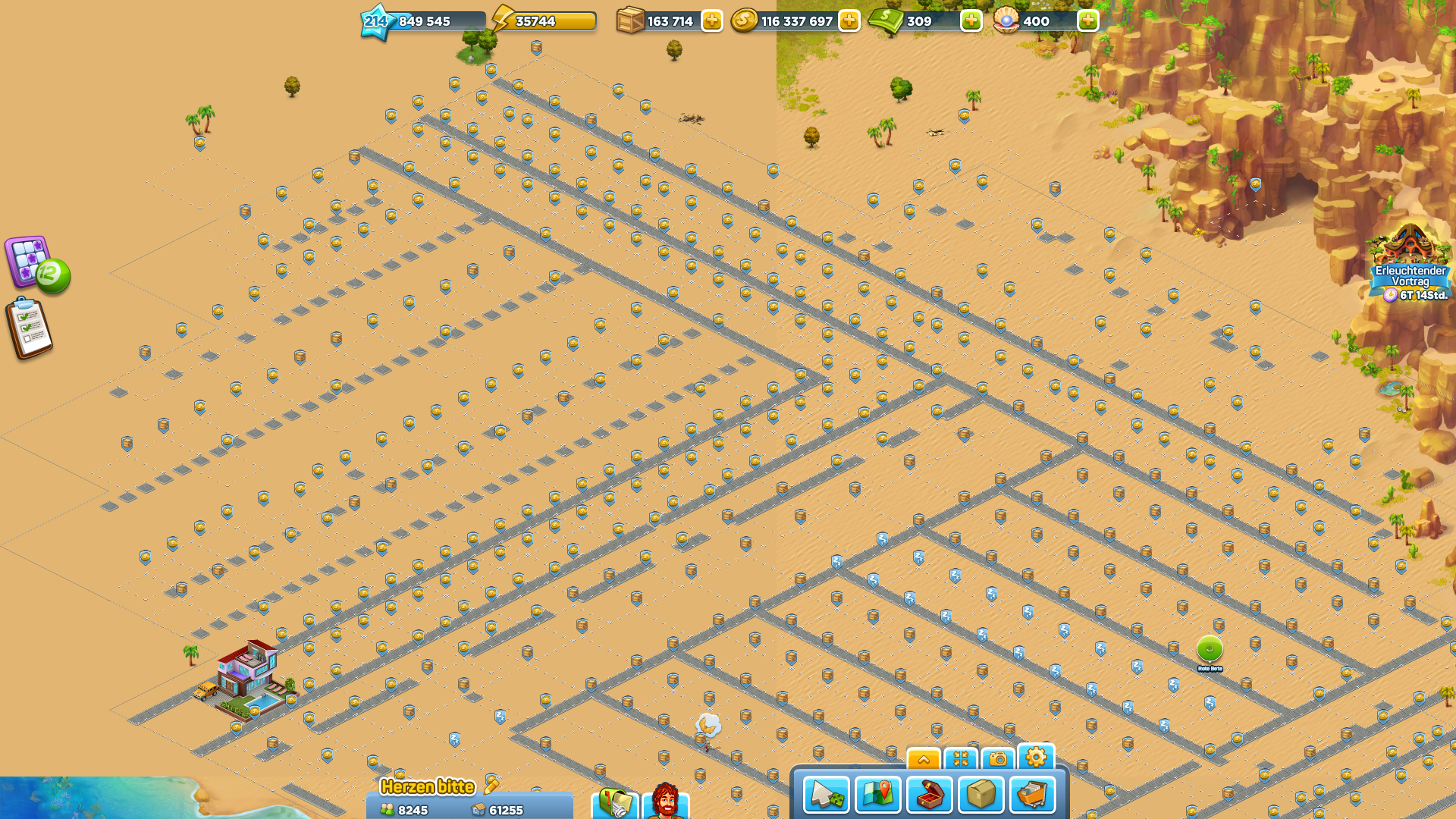
Task: Open the cardboard box storage
Action: 981,795
